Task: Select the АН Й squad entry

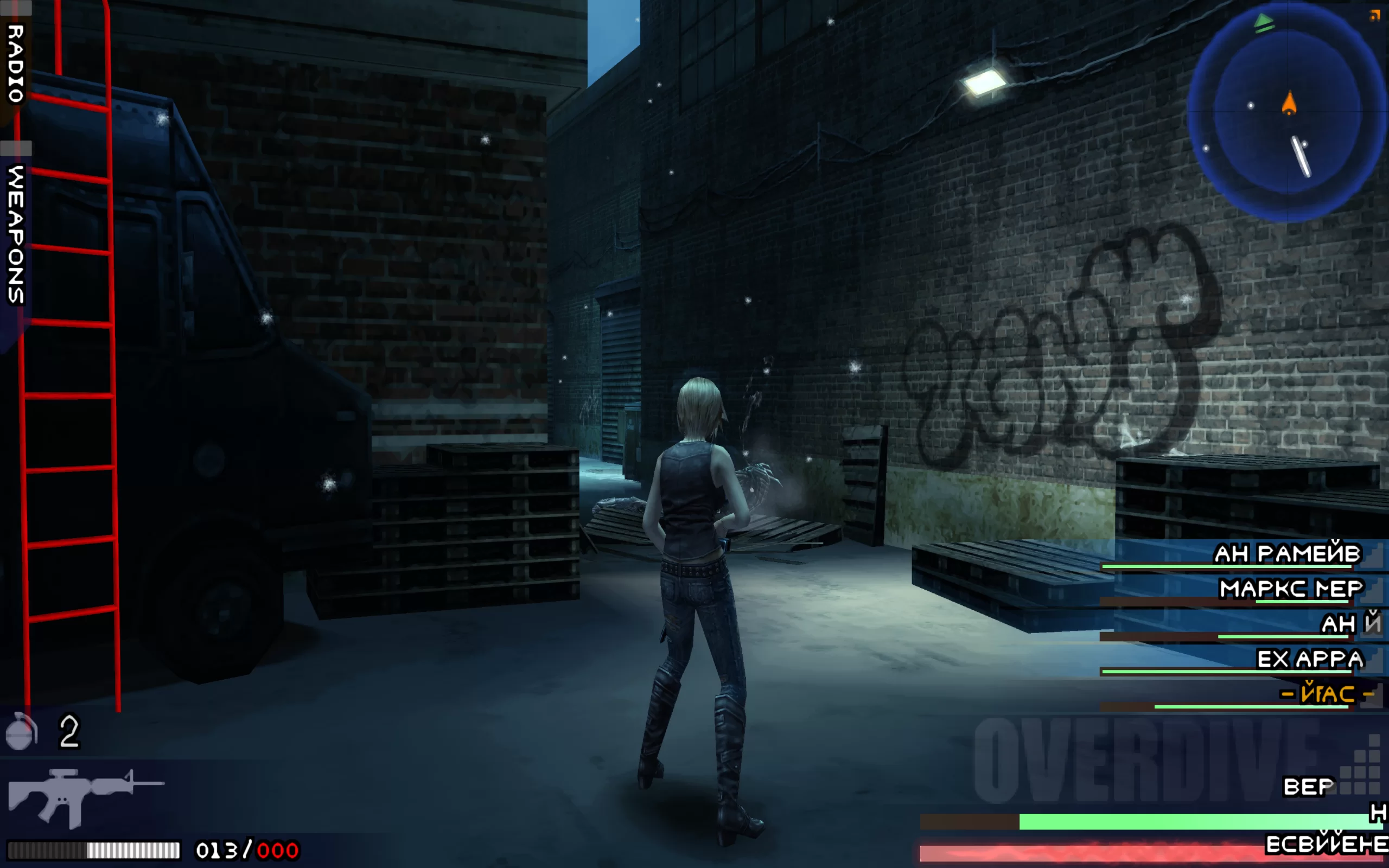Action: pyautogui.click(x=1349, y=624)
